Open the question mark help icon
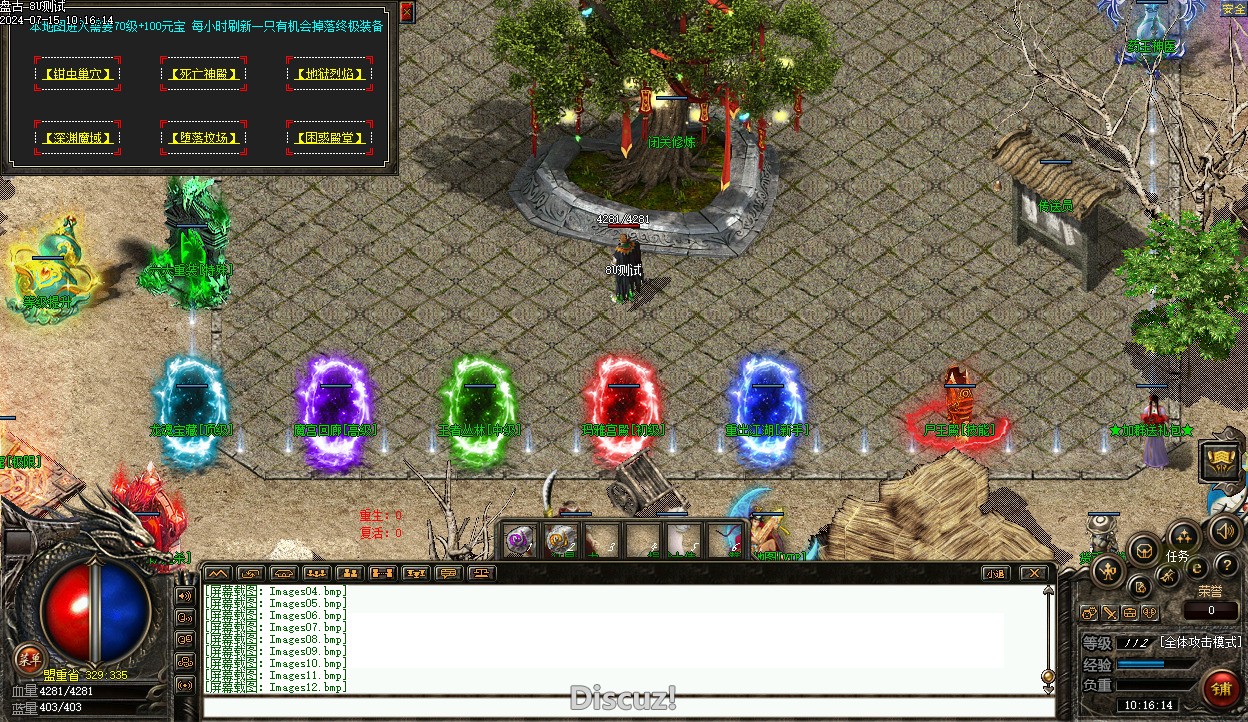This screenshot has width=1248, height=722. point(1226,567)
